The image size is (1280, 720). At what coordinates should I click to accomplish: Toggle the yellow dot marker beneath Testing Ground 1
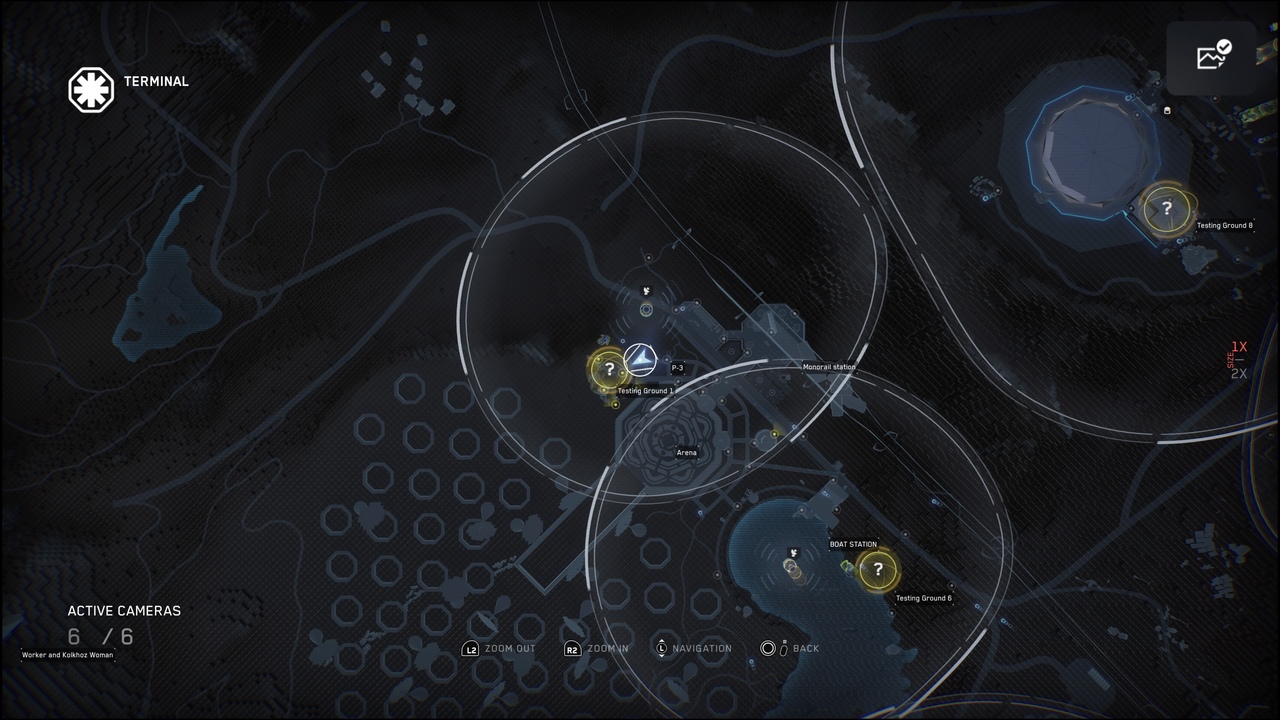(x=614, y=403)
